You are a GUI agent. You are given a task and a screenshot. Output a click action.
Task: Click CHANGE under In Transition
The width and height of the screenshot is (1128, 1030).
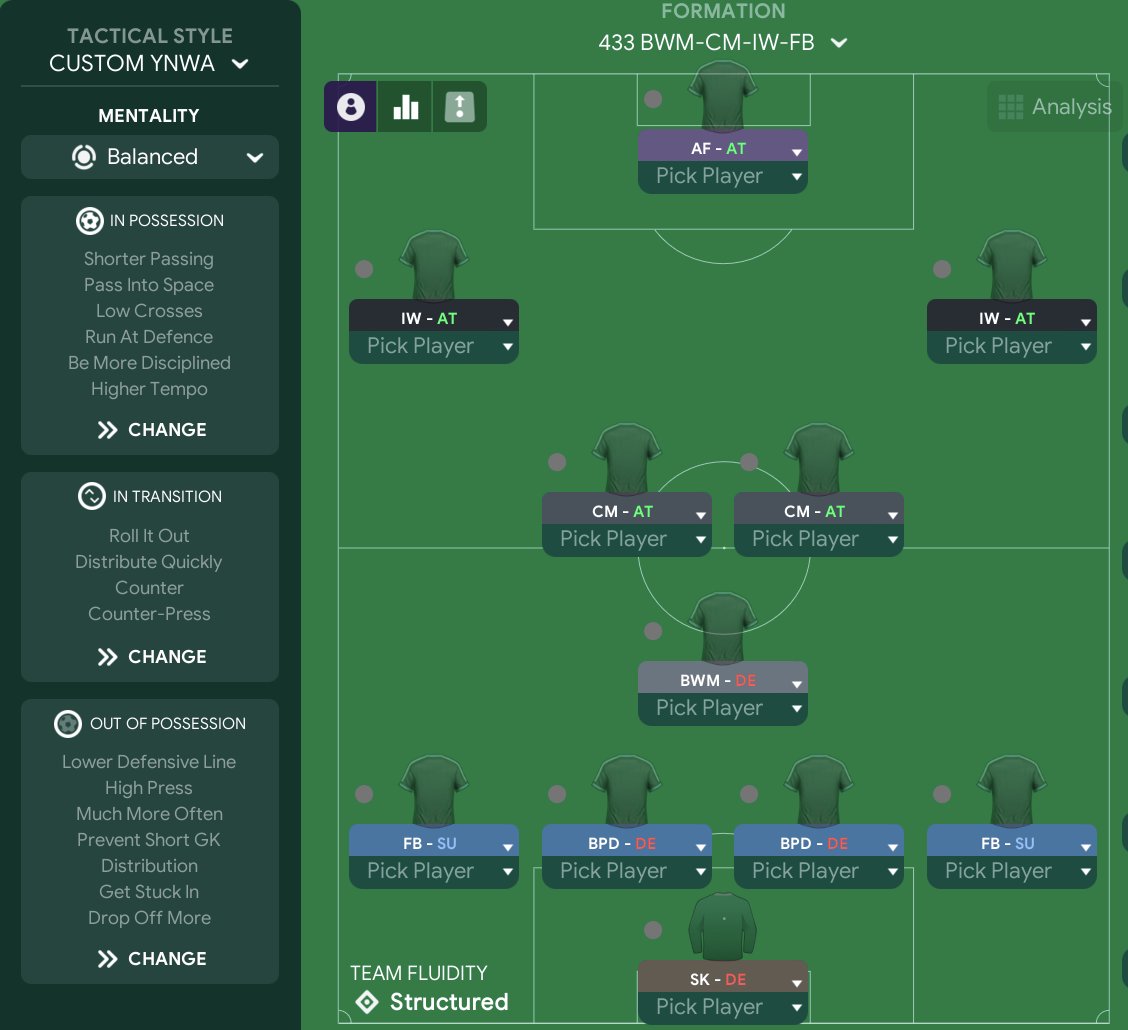pos(151,657)
